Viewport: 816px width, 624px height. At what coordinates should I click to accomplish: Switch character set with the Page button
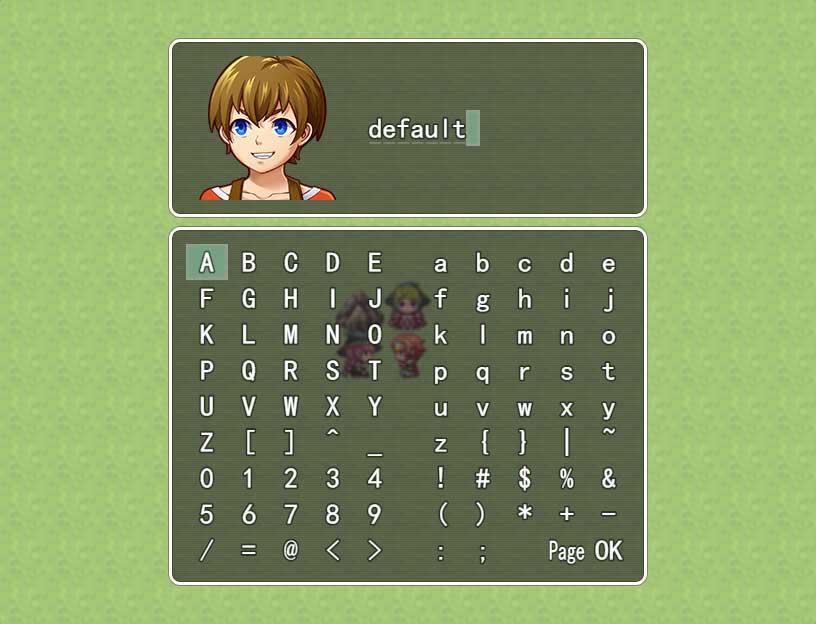566,550
